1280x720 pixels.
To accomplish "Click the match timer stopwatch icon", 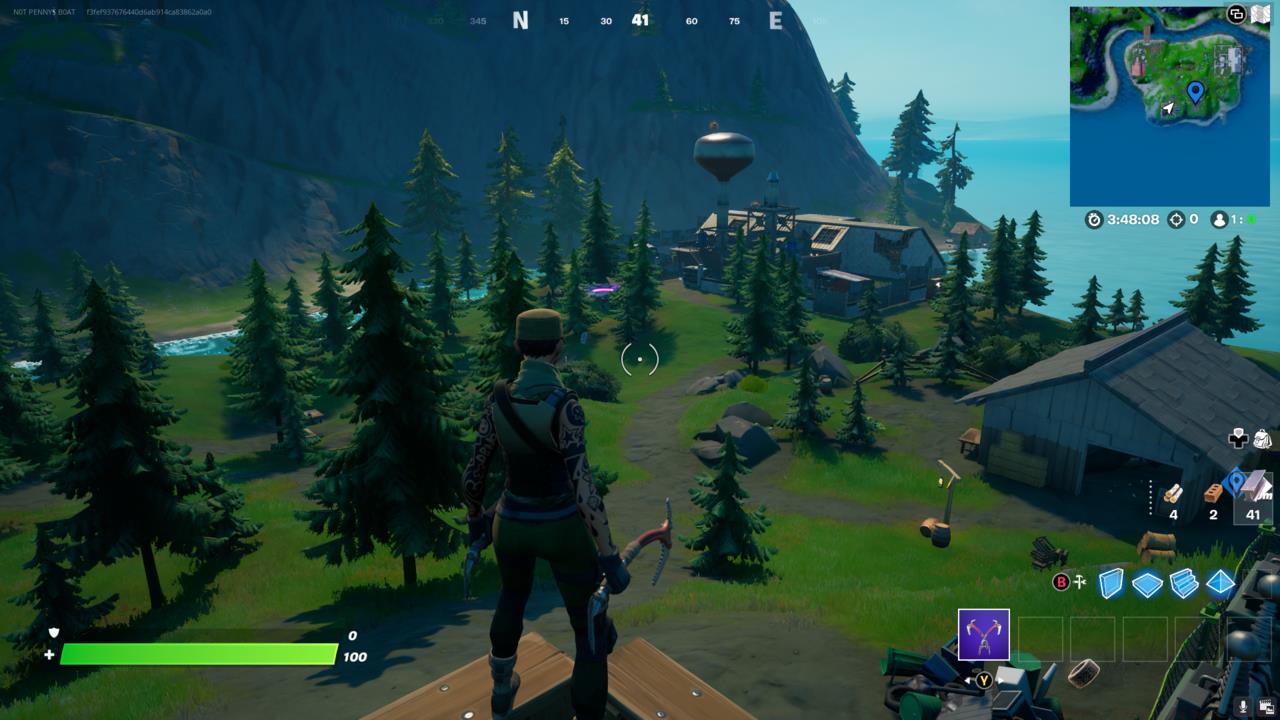I will click(x=1094, y=219).
